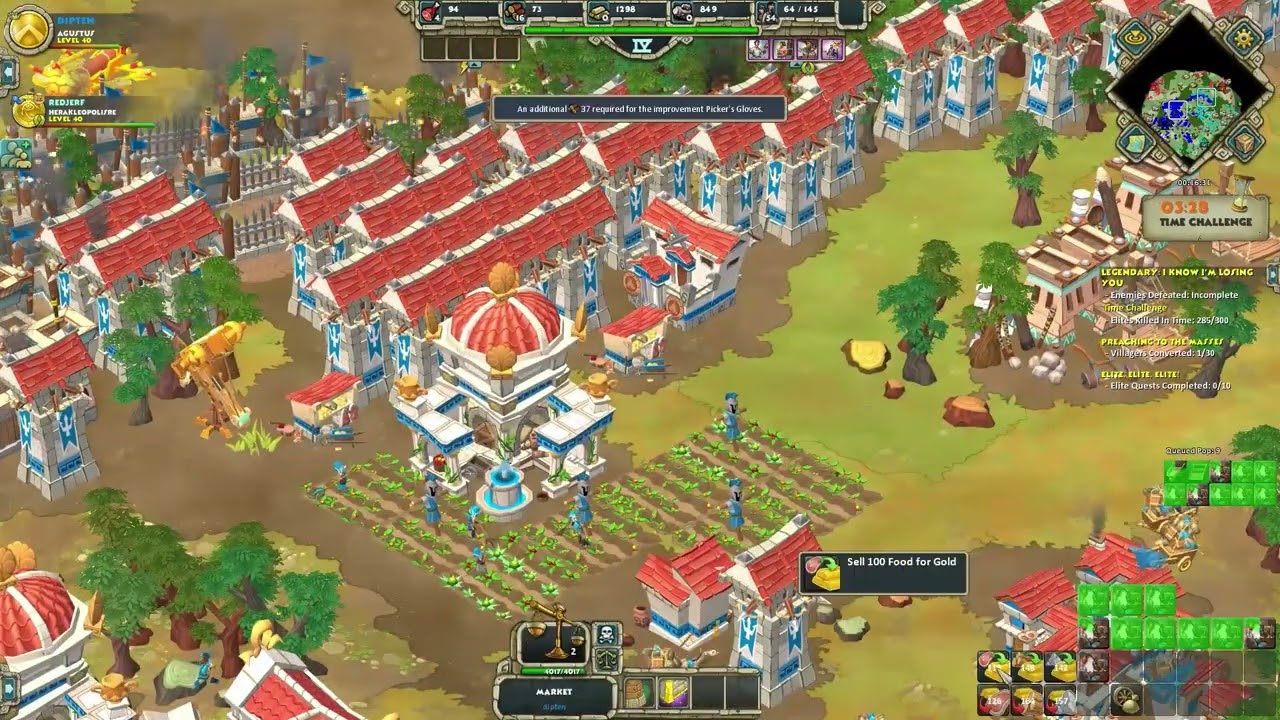Image resolution: width=1280 pixels, height=720 pixels.
Task: Click the green scales button
Action: (x=607, y=659)
